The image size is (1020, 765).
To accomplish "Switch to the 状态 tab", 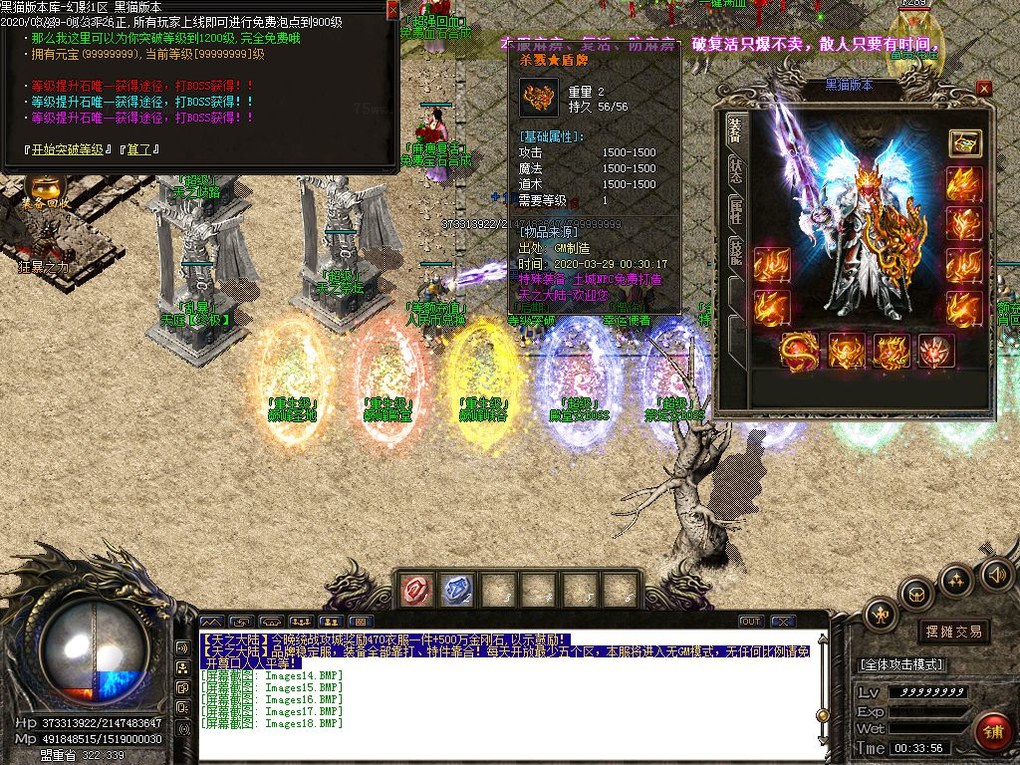I will 734,170.
